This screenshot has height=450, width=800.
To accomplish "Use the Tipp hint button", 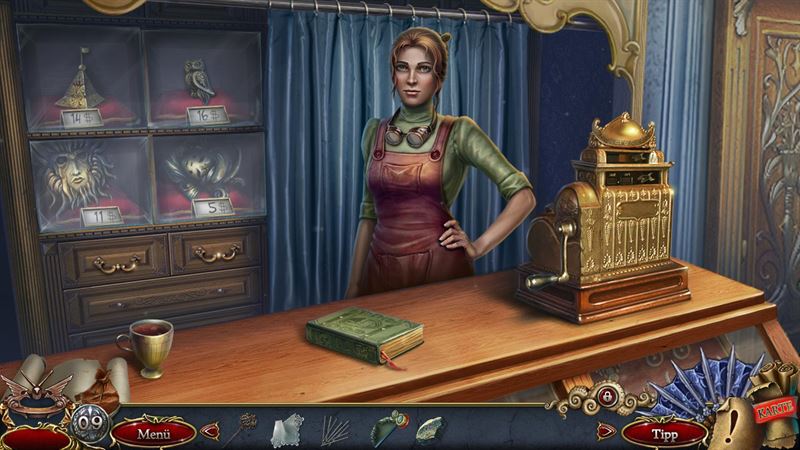I will tap(664, 433).
